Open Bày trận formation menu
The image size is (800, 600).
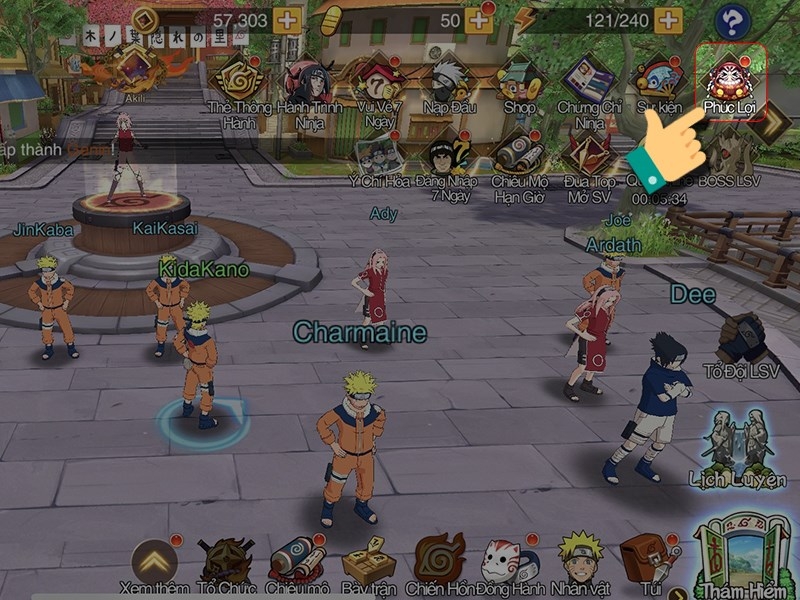pyautogui.click(x=368, y=563)
